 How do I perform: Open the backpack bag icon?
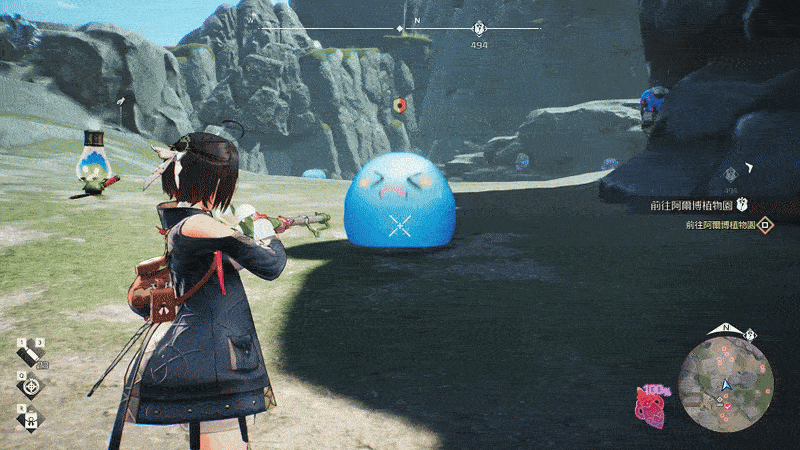pyautogui.click(x=32, y=417)
